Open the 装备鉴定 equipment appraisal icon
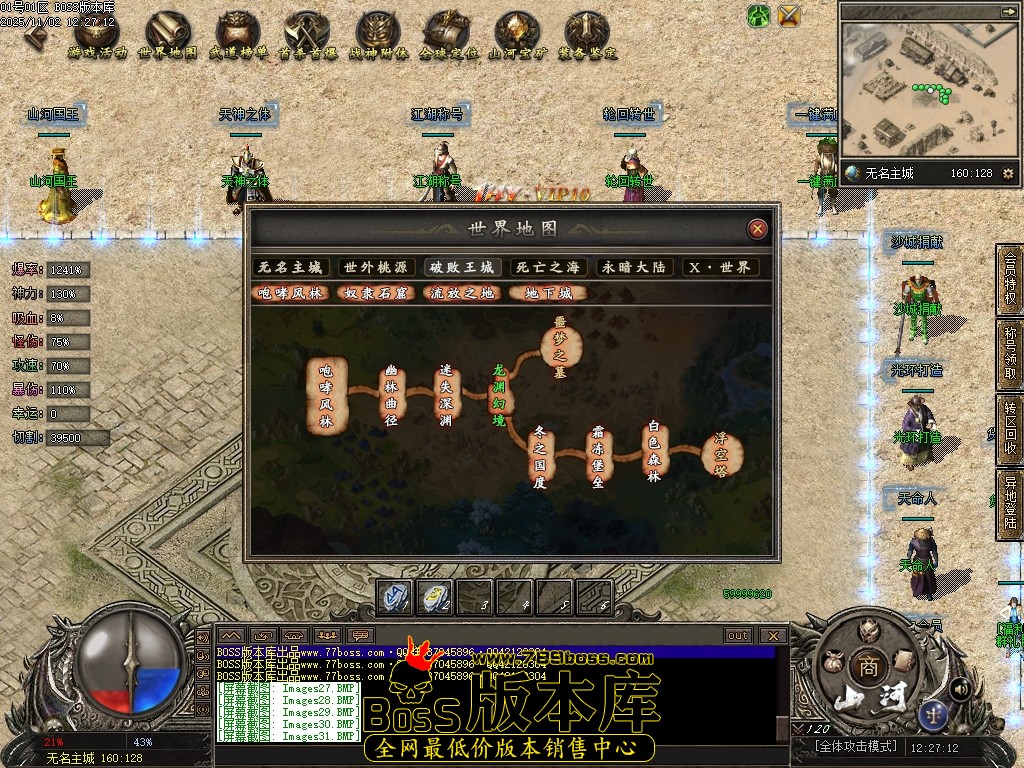The height and width of the screenshot is (768, 1024). pyautogui.click(x=587, y=36)
